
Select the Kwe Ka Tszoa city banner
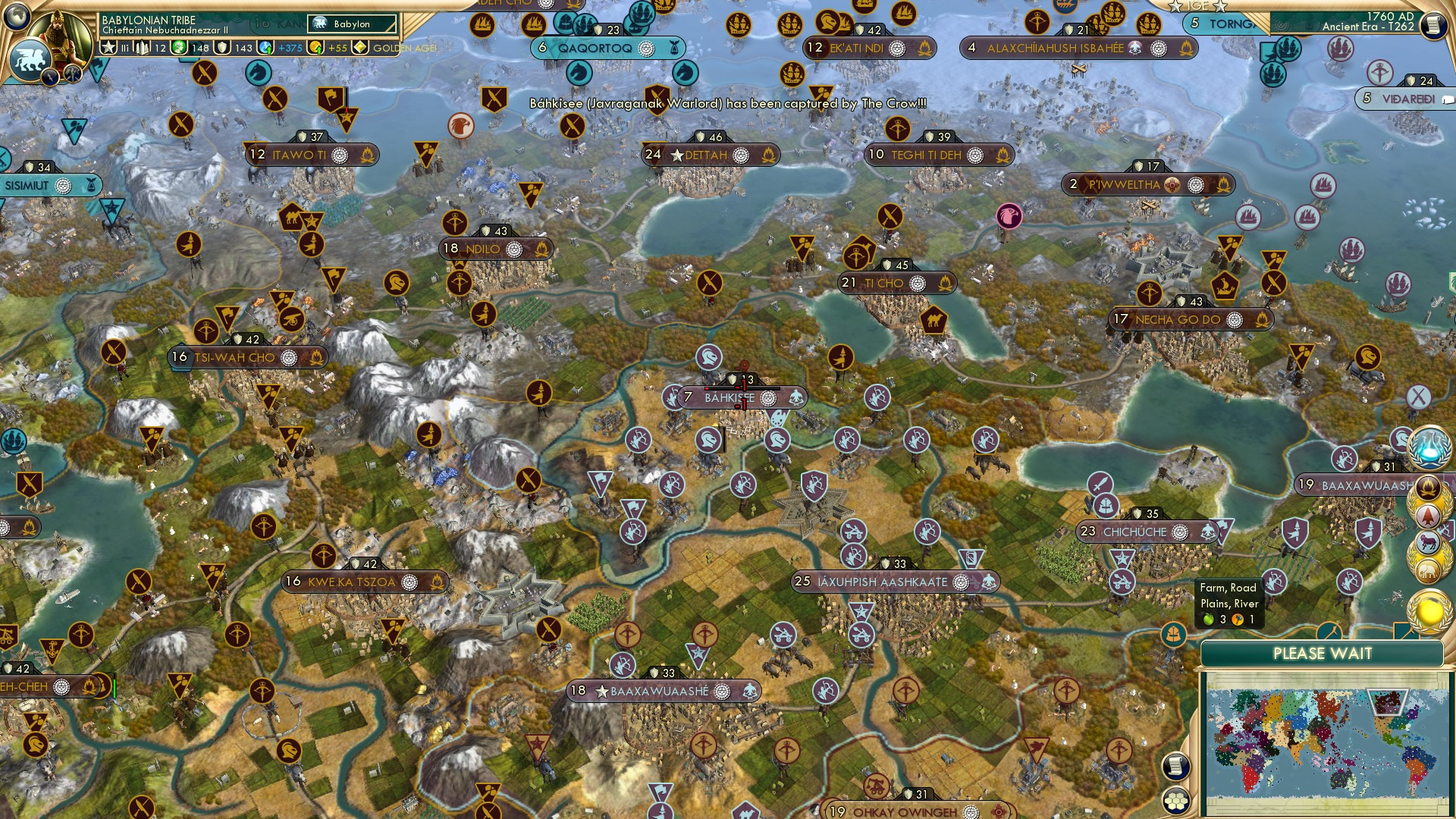pos(352,582)
